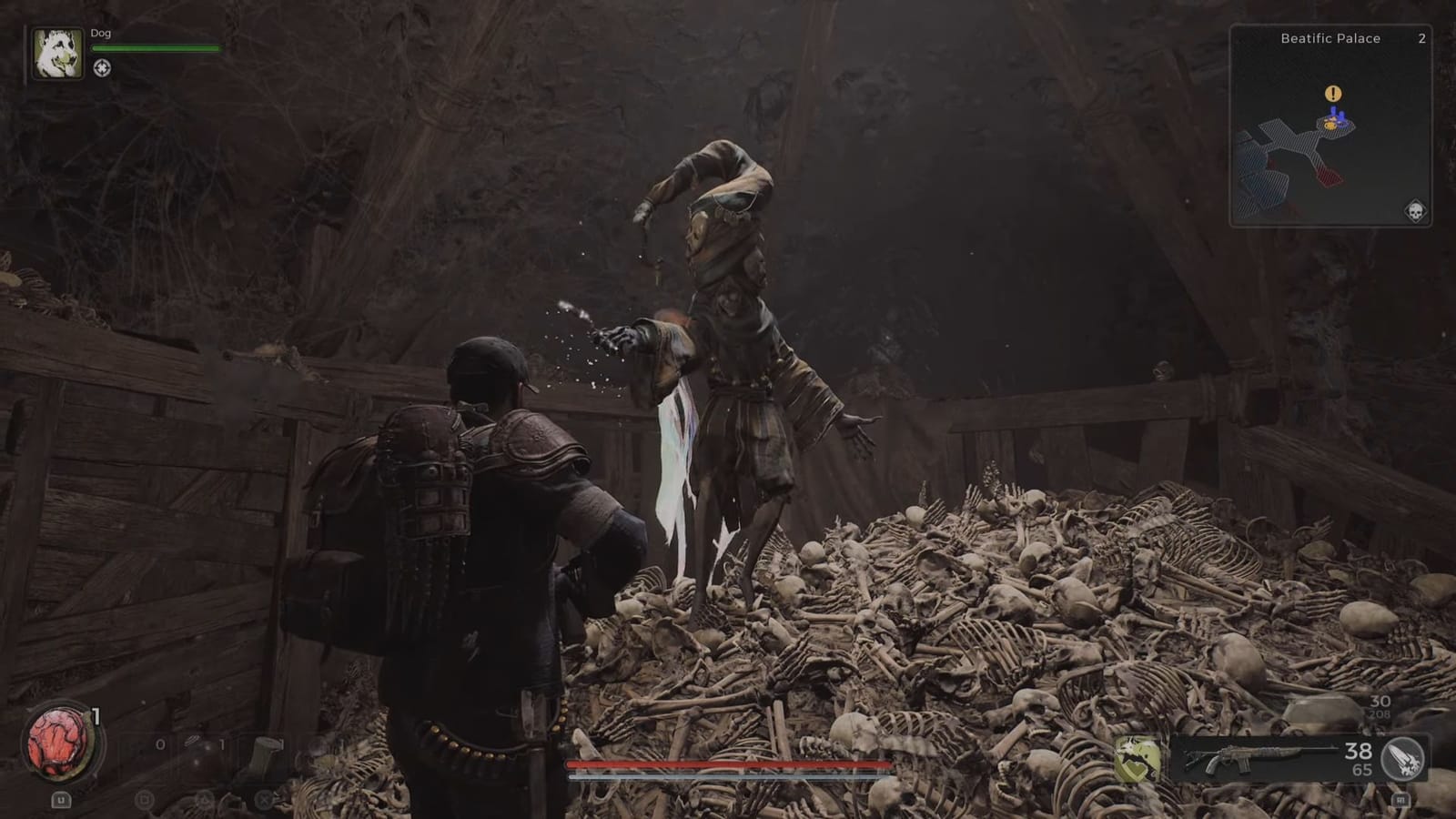Click the yellow exclamation marker on the minimap
Image resolution: width=1456 pixels, height=819 pixels.
1332,92
